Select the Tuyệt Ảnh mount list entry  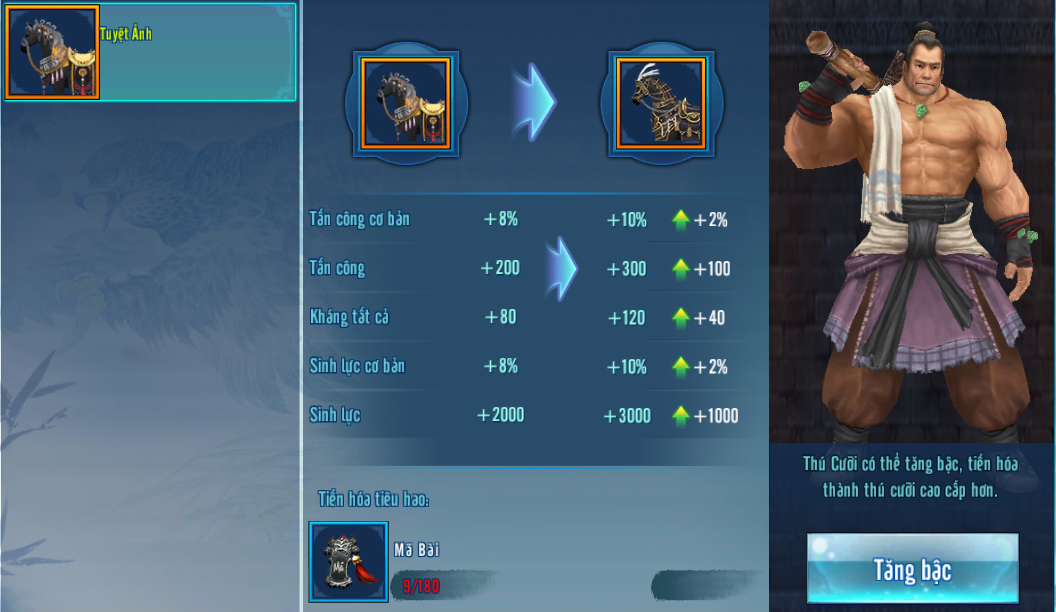(150, 52)
